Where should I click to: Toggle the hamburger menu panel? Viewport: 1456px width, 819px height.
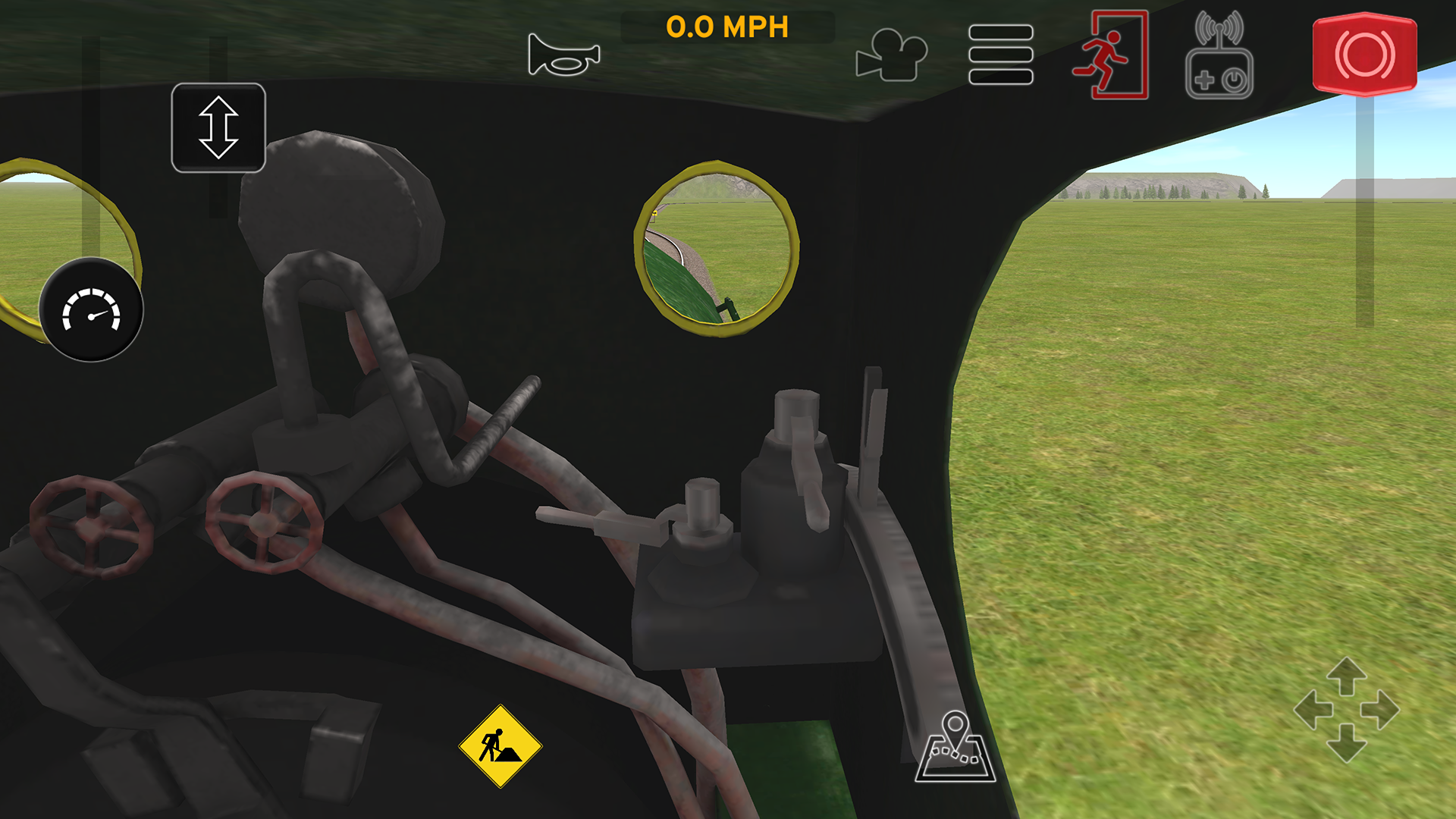[x=1002, y=55]
